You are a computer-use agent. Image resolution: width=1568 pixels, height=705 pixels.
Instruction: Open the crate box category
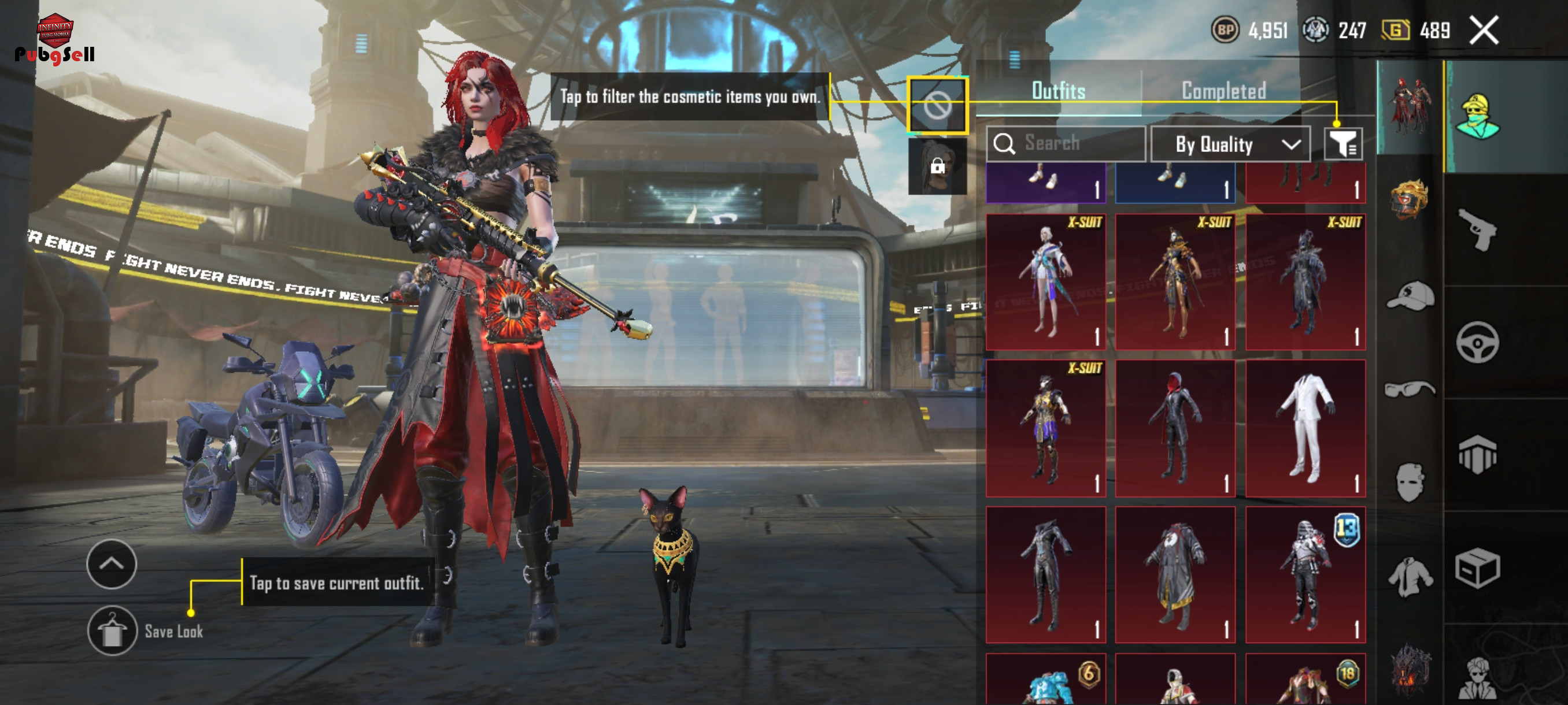pyautogui.click(x=1477, y=569)
